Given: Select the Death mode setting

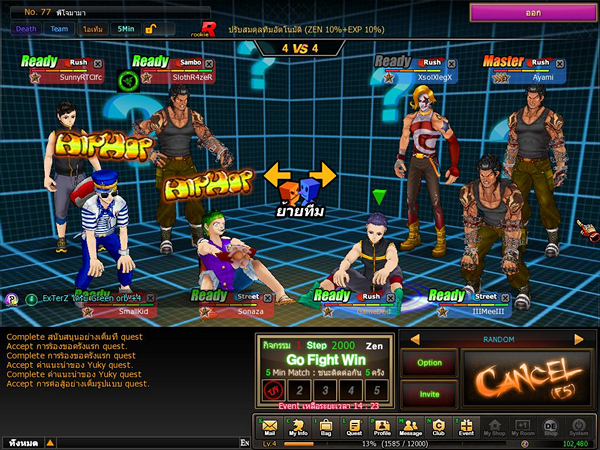Looking at the screenshot, I should tap(26, 29).
